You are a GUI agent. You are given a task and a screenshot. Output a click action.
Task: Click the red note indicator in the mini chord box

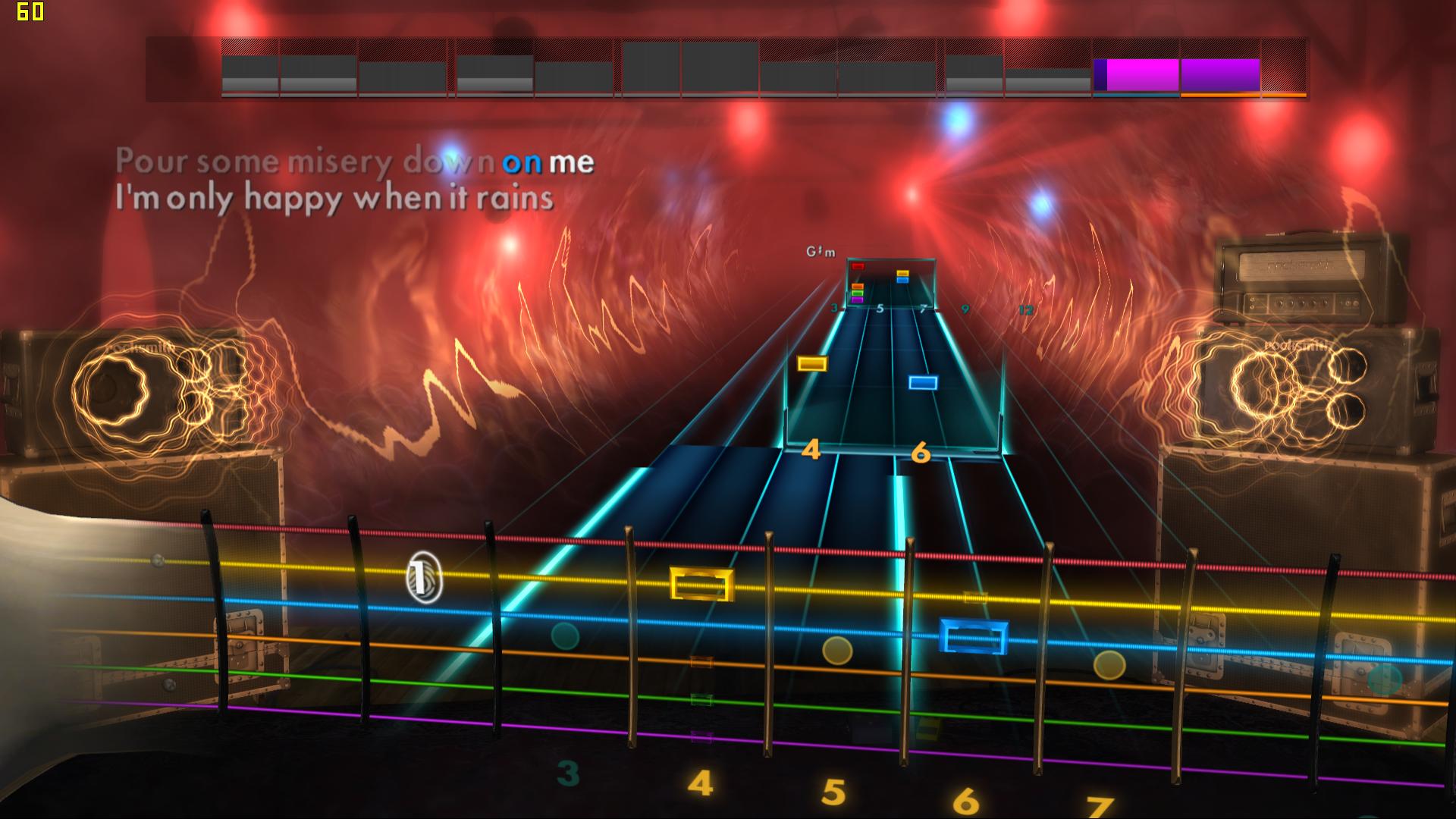tap(857, 265)
